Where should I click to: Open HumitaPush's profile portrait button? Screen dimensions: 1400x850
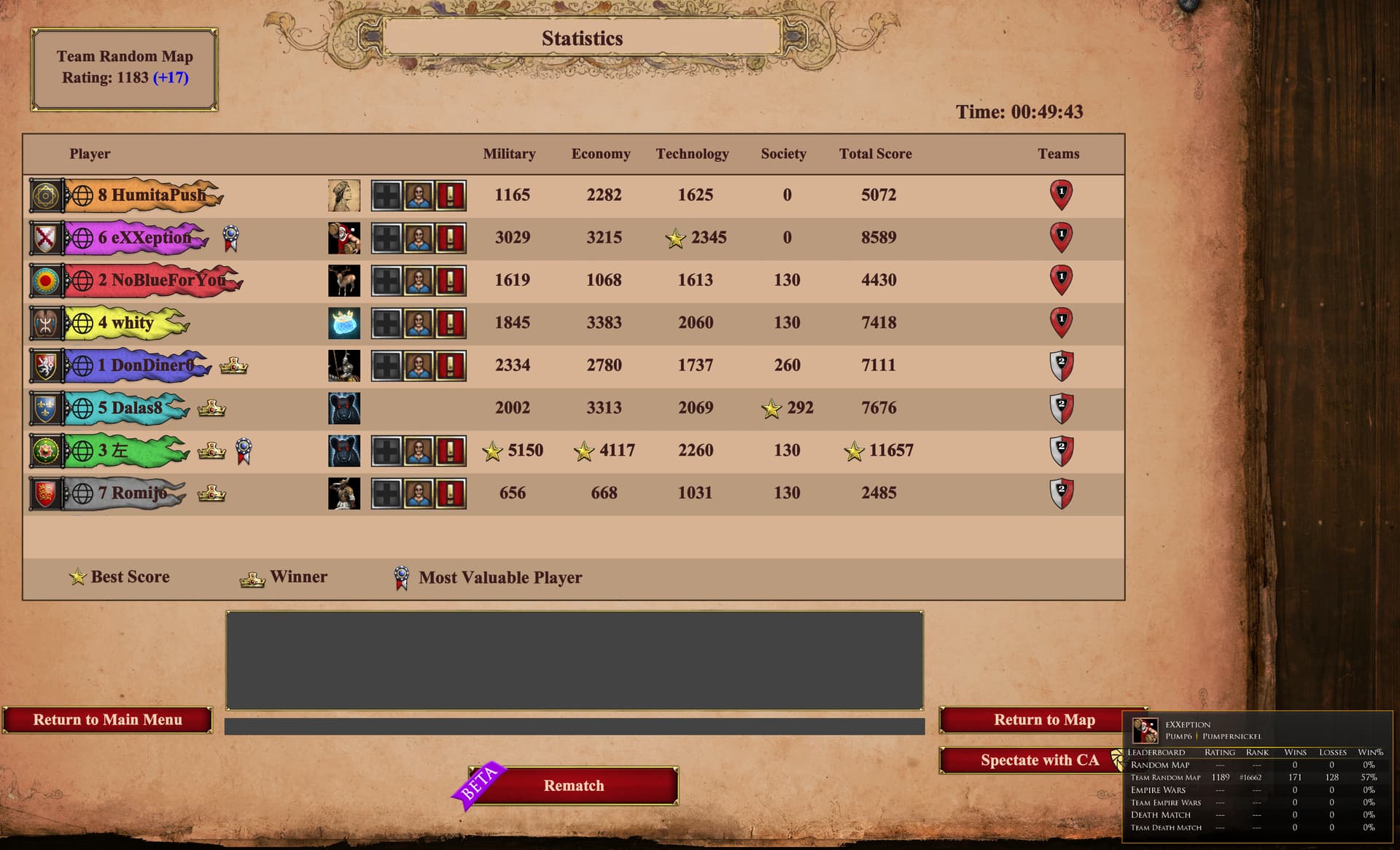[419, 195]
